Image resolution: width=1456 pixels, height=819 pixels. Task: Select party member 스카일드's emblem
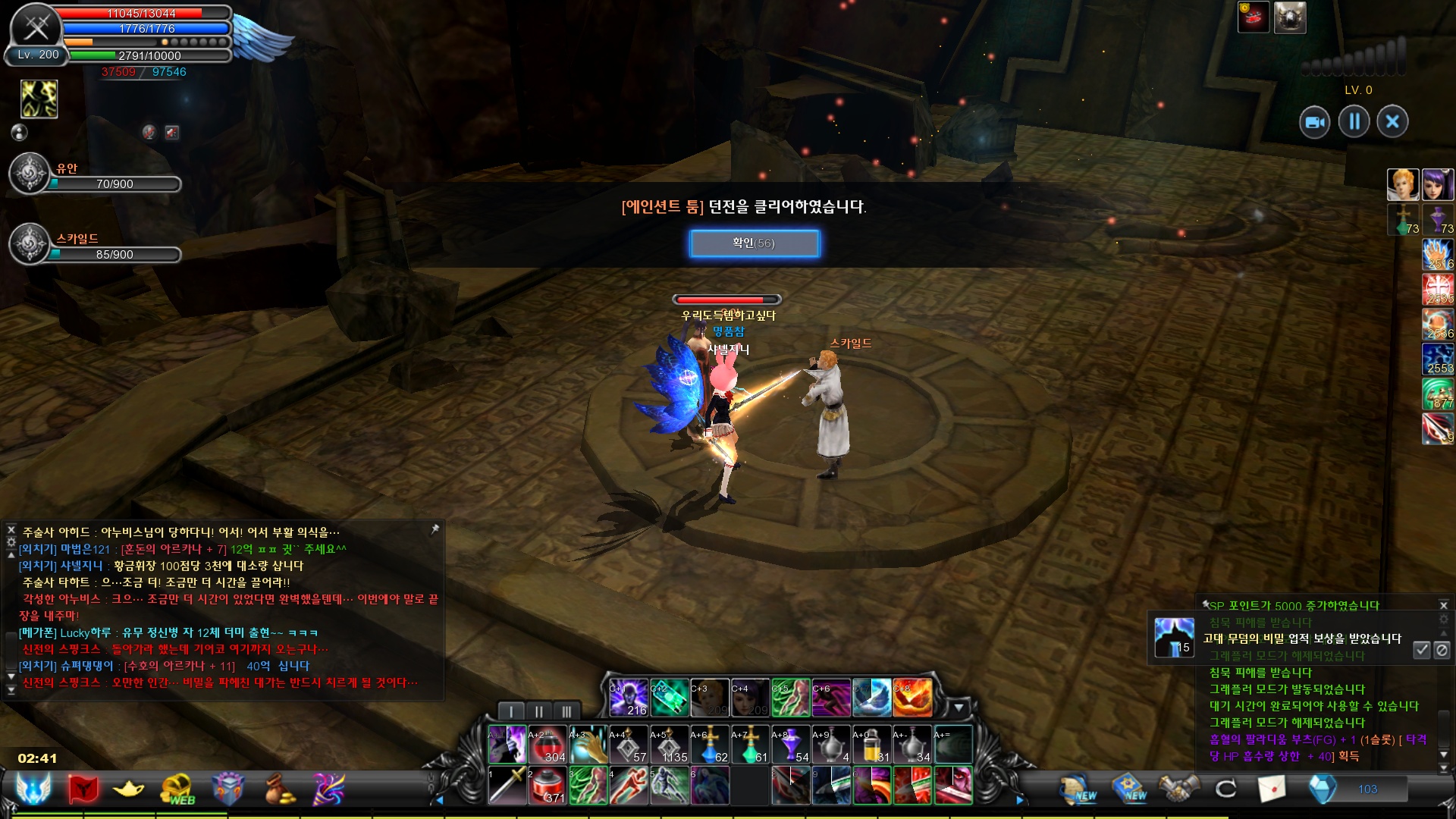(30, 244)
